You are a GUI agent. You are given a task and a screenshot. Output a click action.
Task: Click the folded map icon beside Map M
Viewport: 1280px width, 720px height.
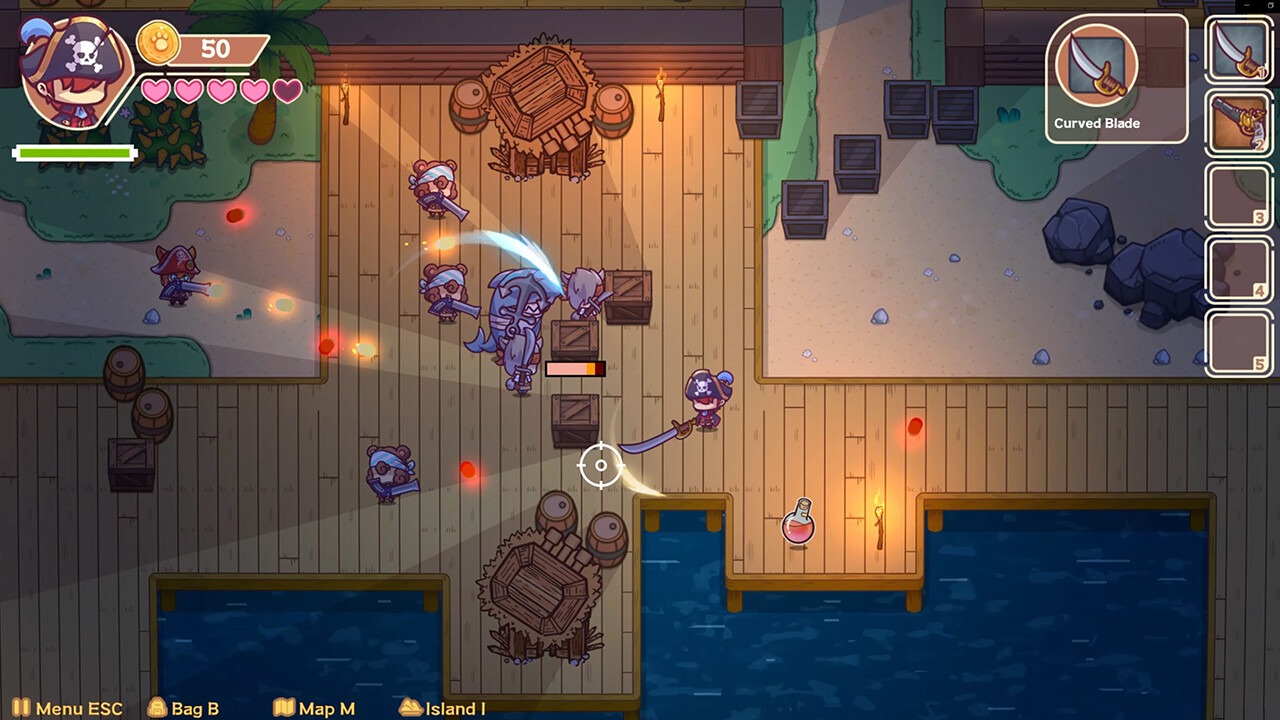(285, 708)
